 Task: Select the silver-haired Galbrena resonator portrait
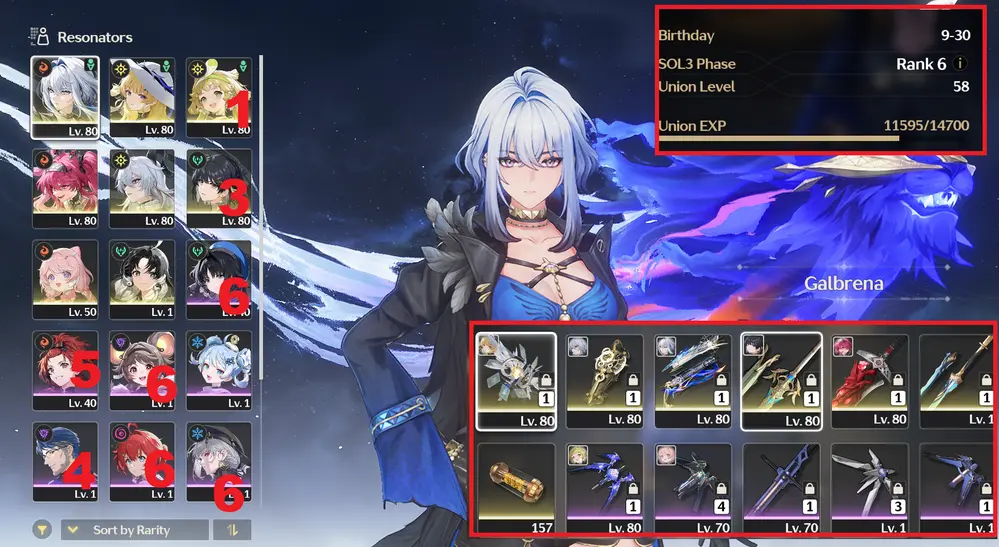[x=65, y=96]
